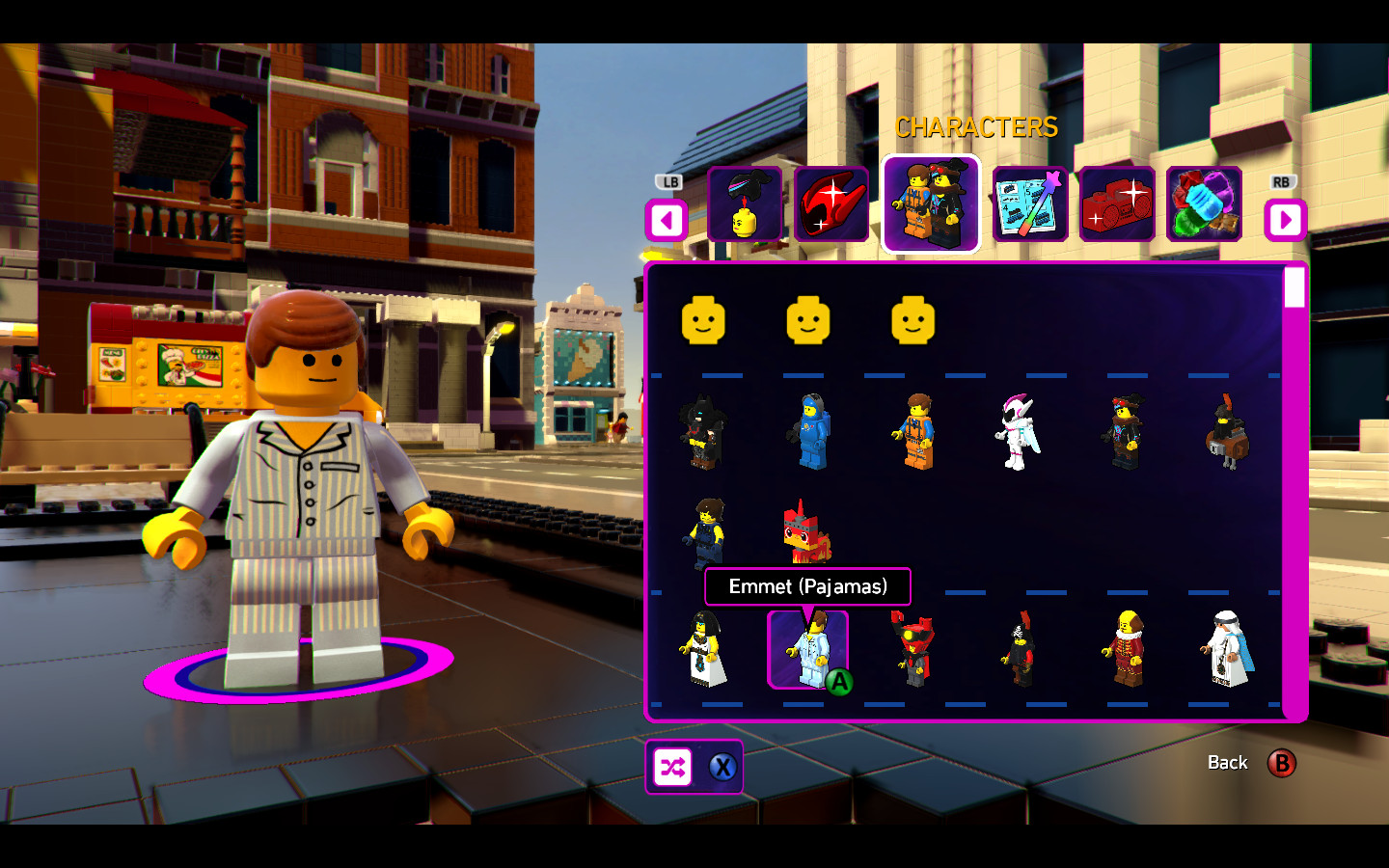The width and height of the screenshot is (1389, 868).
Task: Select the colorful bricks collectibles category
Action: 1204,205
